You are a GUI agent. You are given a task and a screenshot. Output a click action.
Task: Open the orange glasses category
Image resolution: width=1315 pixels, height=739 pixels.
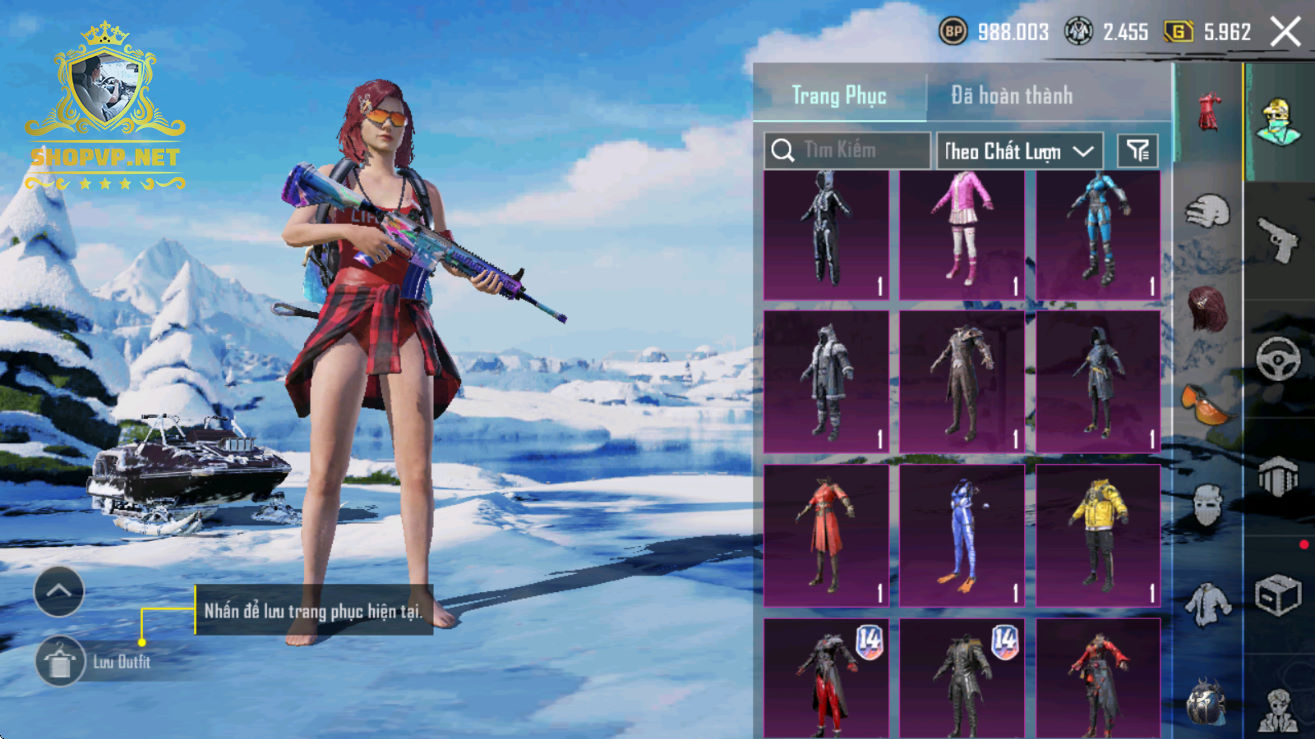click(1207, 402)
